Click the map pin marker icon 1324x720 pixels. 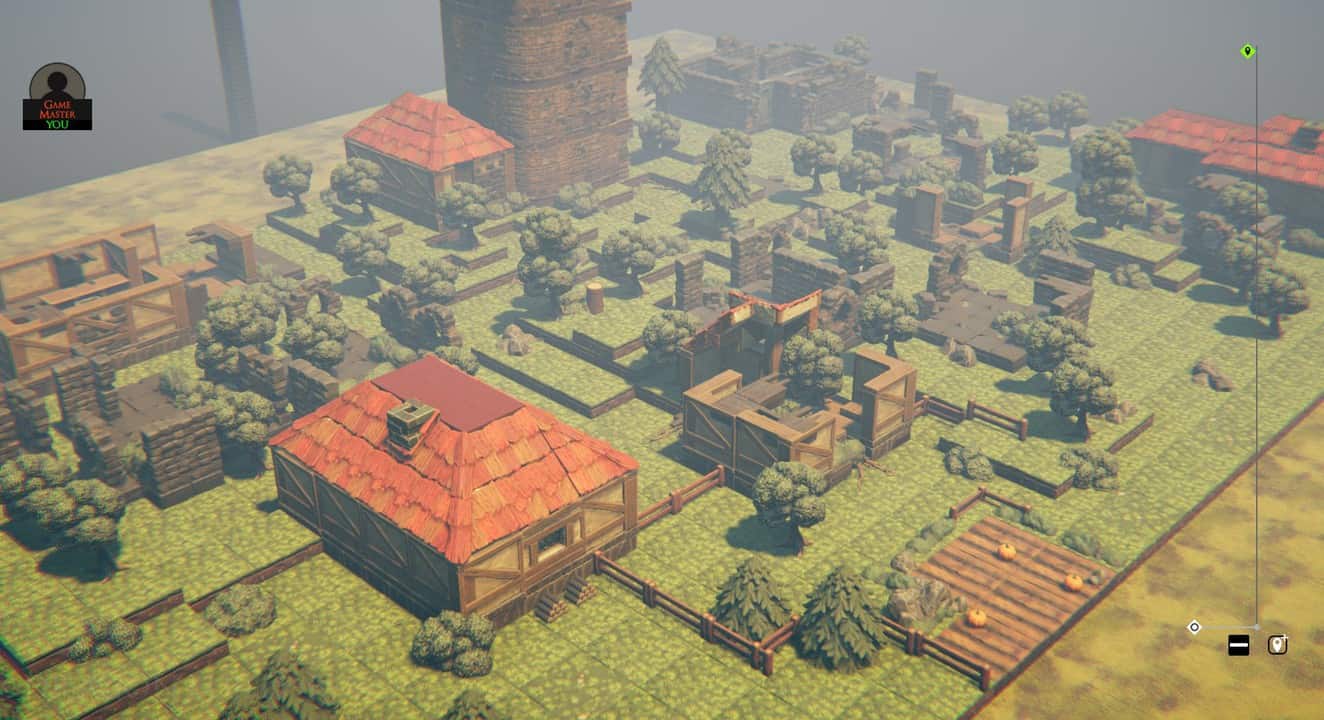pyautogui.click(x=1278, y=644)
